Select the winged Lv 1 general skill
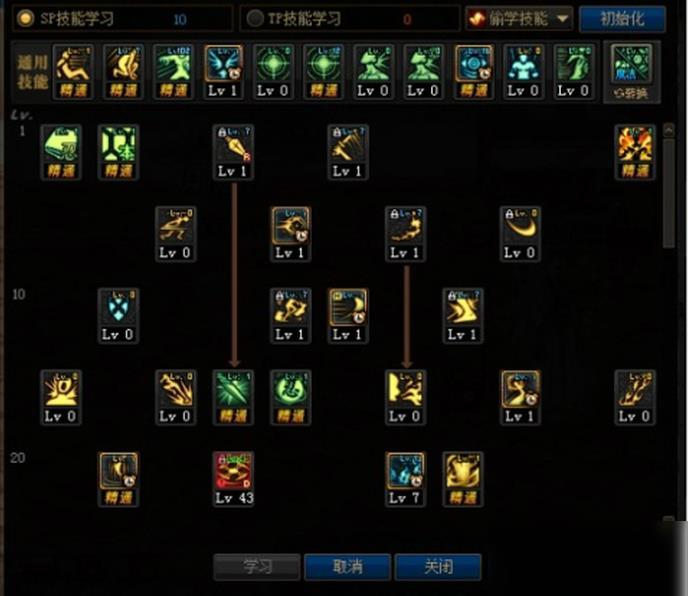 223,64
